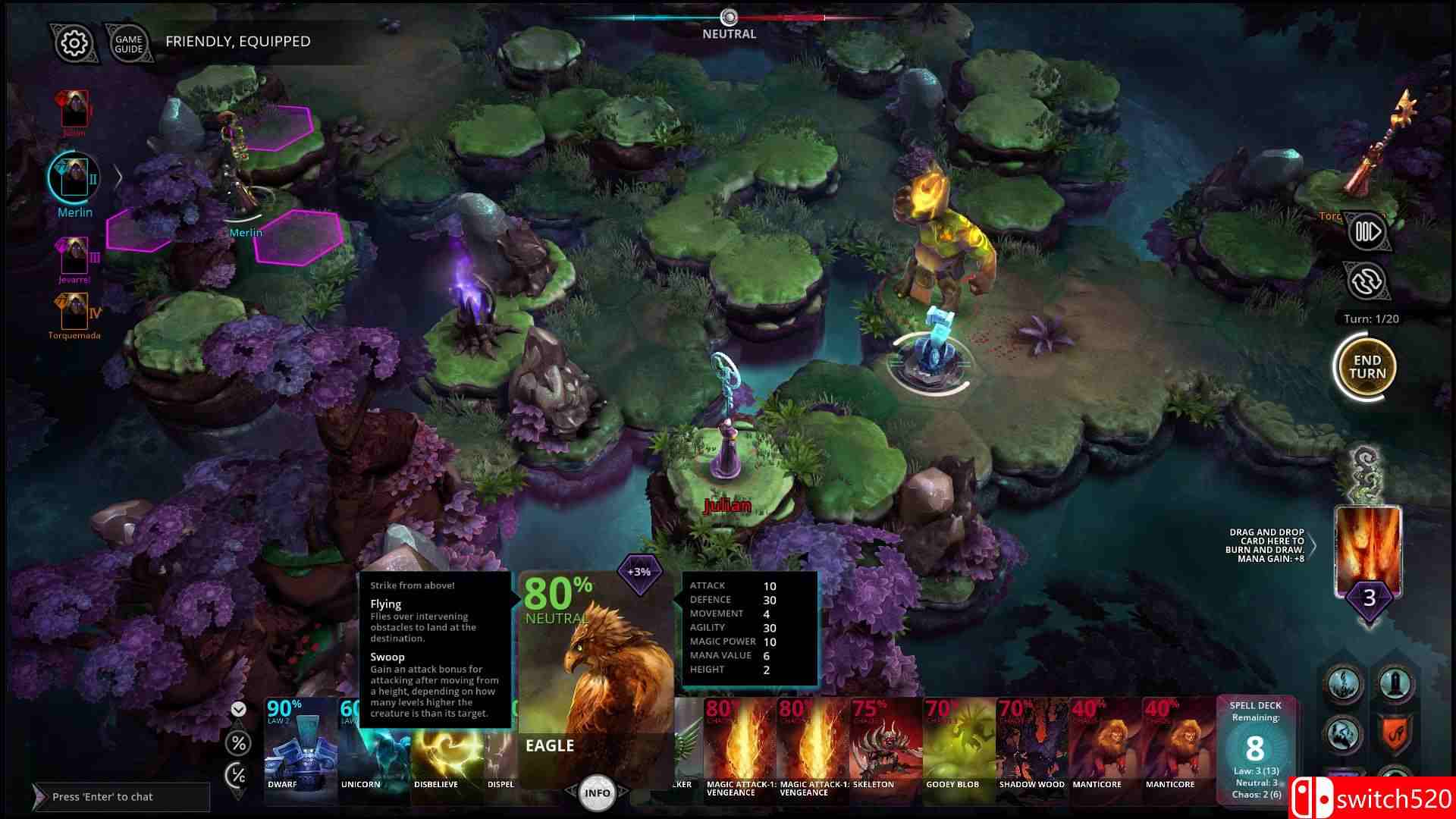1456x819 pixels.
Task: Collapse the card hand with the down chevron
Action: click(237, 710)
